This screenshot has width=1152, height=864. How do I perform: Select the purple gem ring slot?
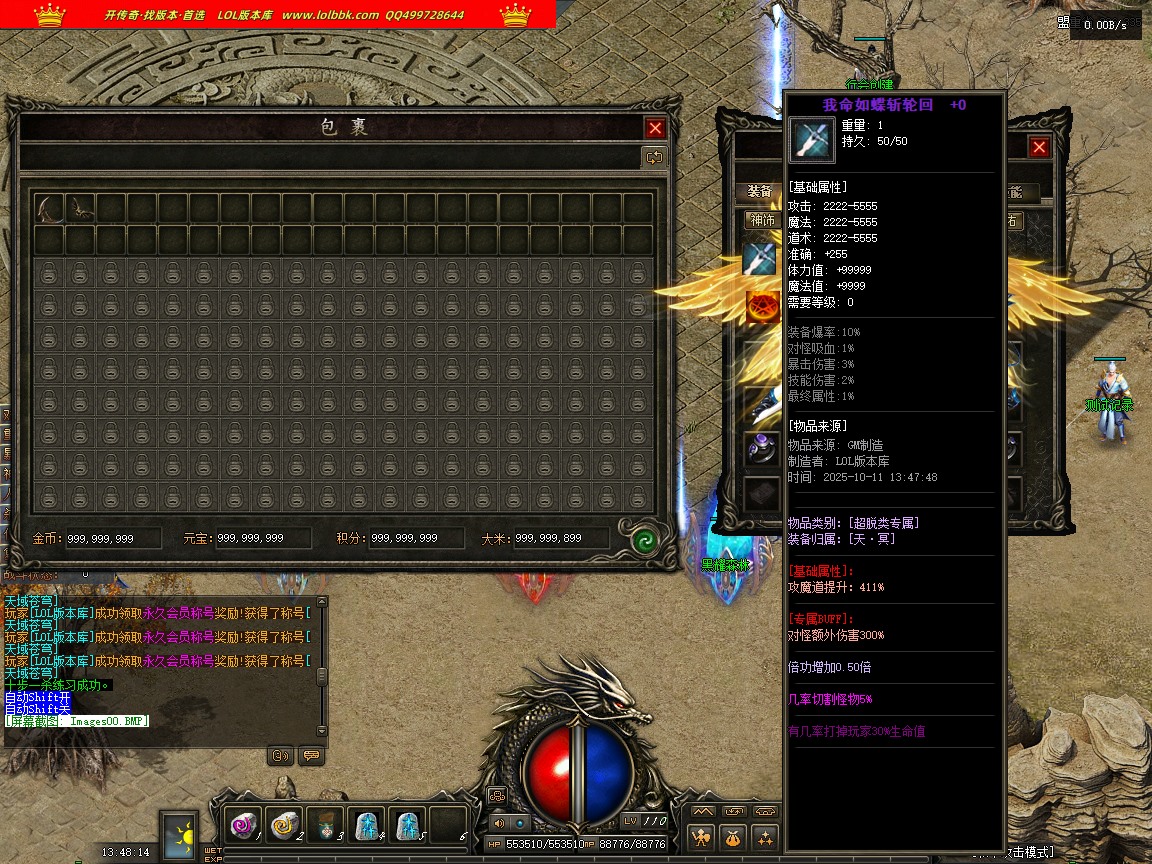(760, 447)
